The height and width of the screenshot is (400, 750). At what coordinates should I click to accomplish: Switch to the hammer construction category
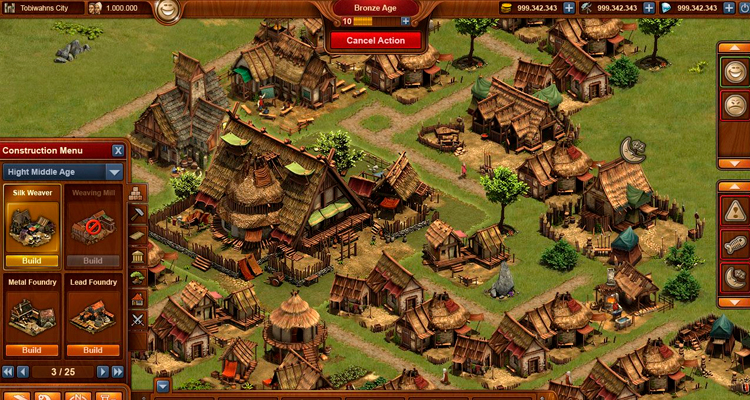(137, 212)
